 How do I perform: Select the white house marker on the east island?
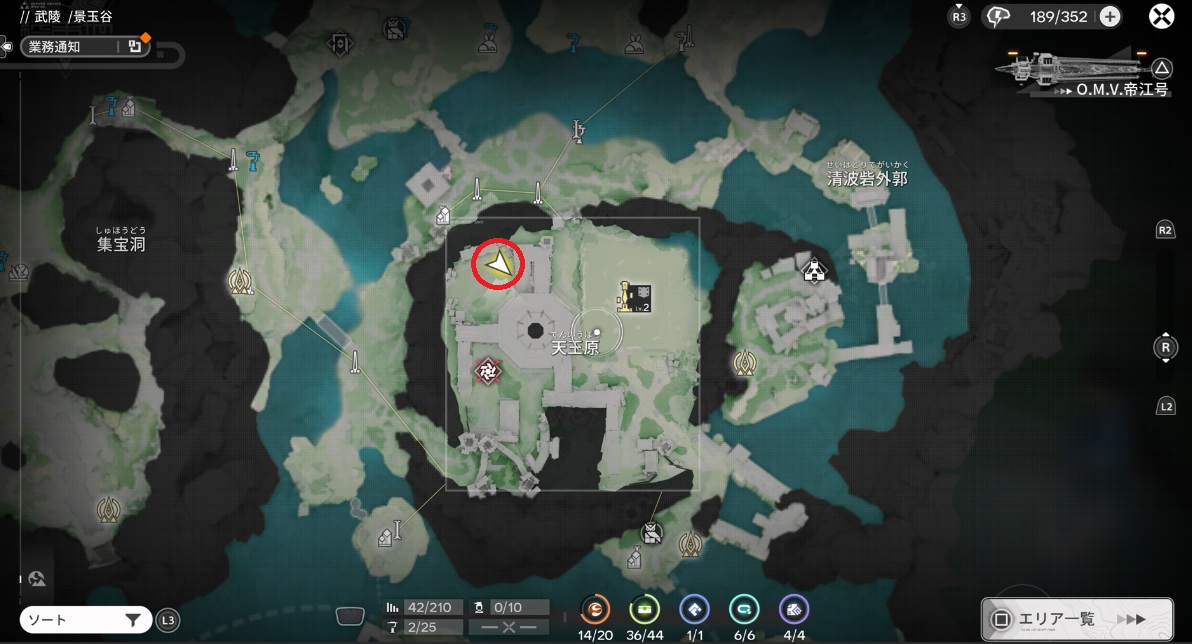pos(815,269)
